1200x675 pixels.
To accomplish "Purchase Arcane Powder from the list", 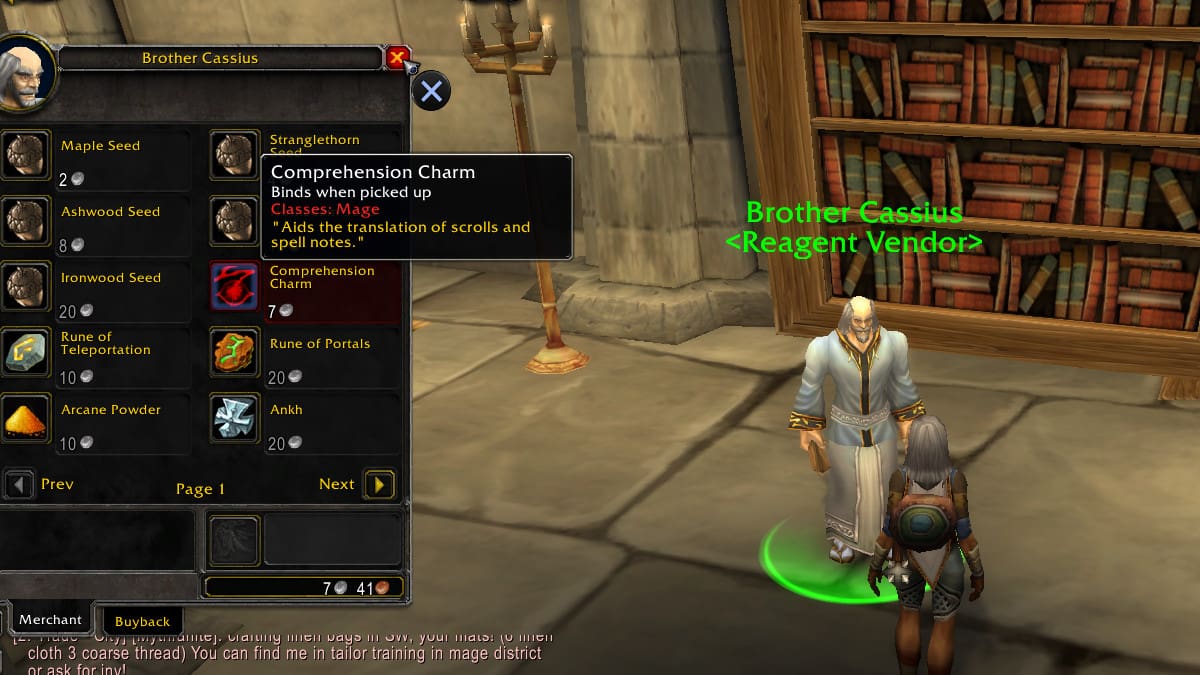I will [x=24, y=418].
